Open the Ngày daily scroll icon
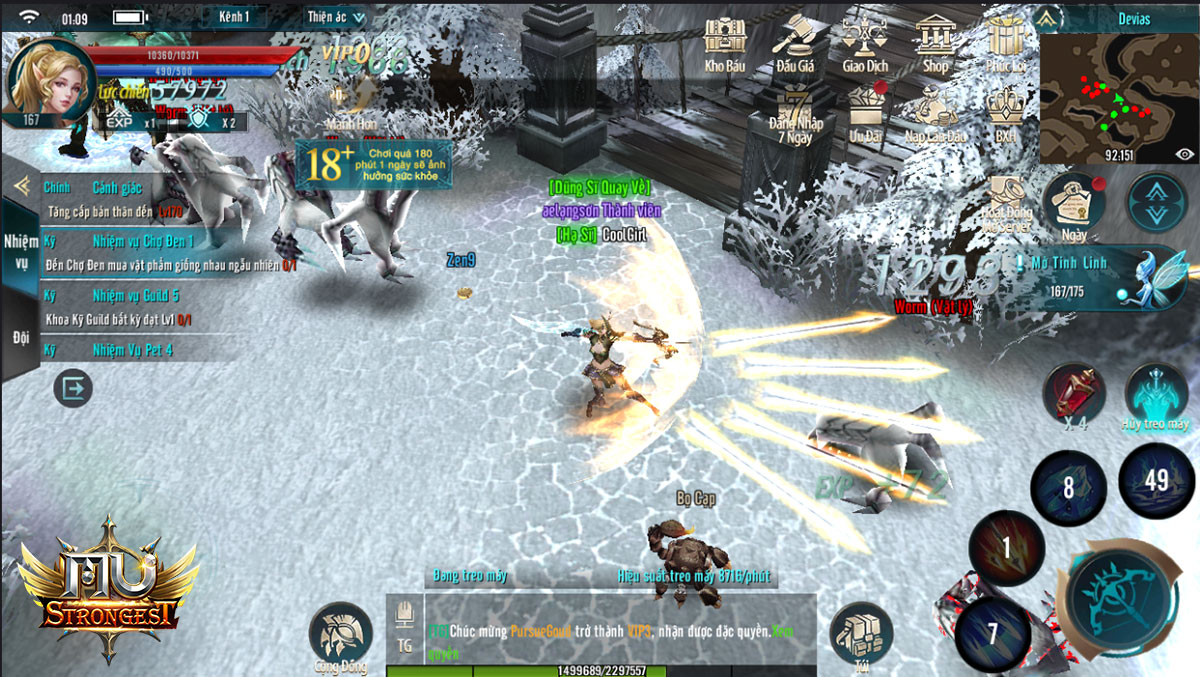Image resolution: width=1200 pixels, height=677 pixels. pyautogui.click(x=1074, y=207)
